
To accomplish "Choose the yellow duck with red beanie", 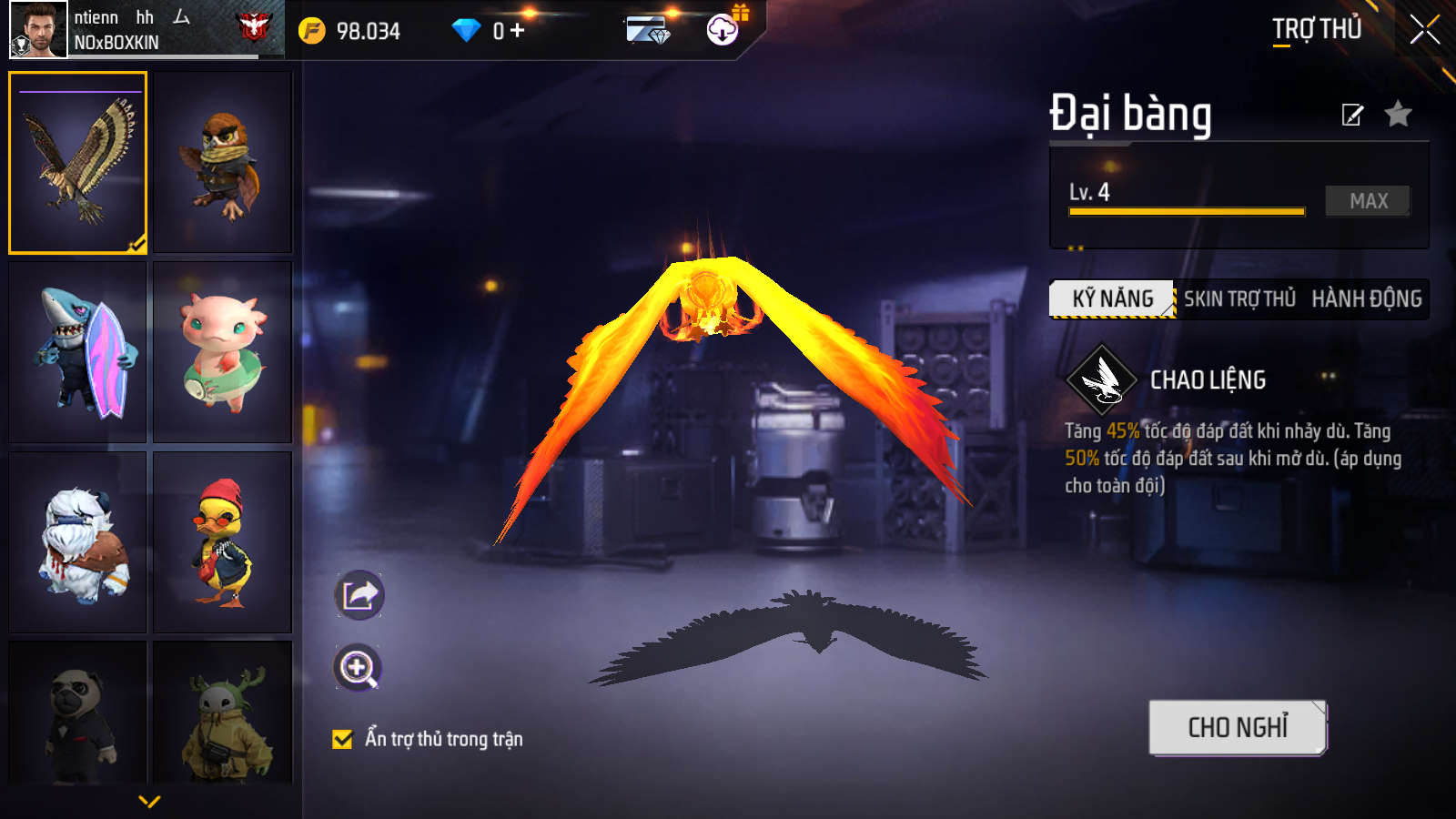I will point(222,542).
